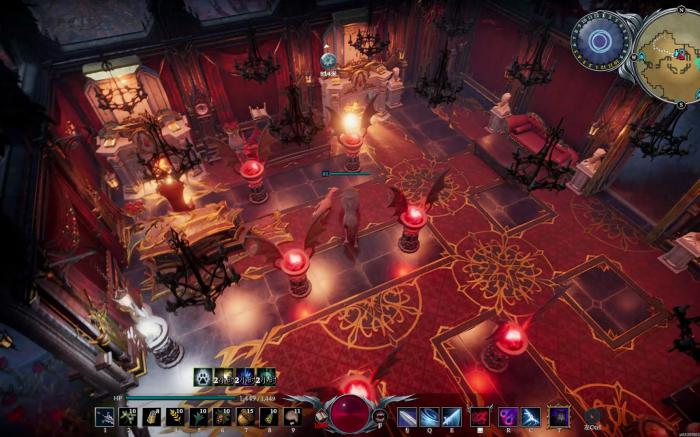This screenshot has height=437, width=700.
Task: Cast the icy blue spell on C
Action: tap(531, 416)
